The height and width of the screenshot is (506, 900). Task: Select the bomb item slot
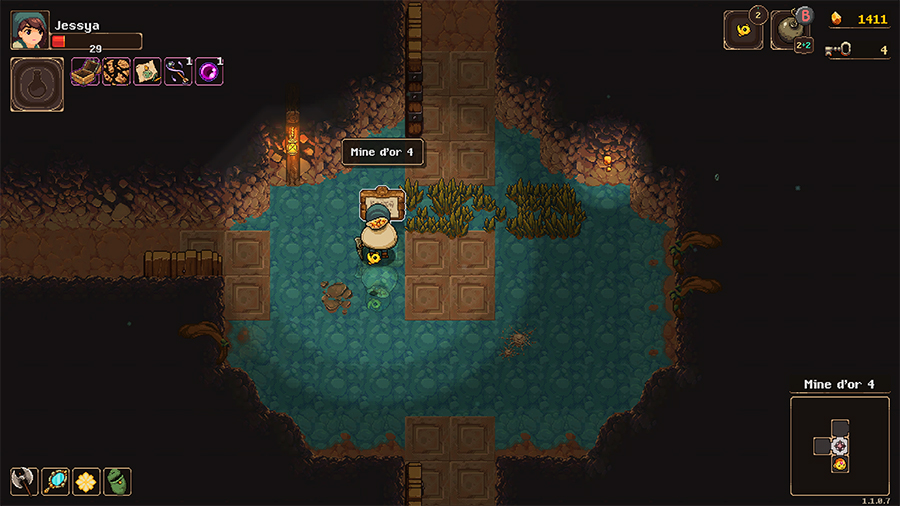coord(789,30)
